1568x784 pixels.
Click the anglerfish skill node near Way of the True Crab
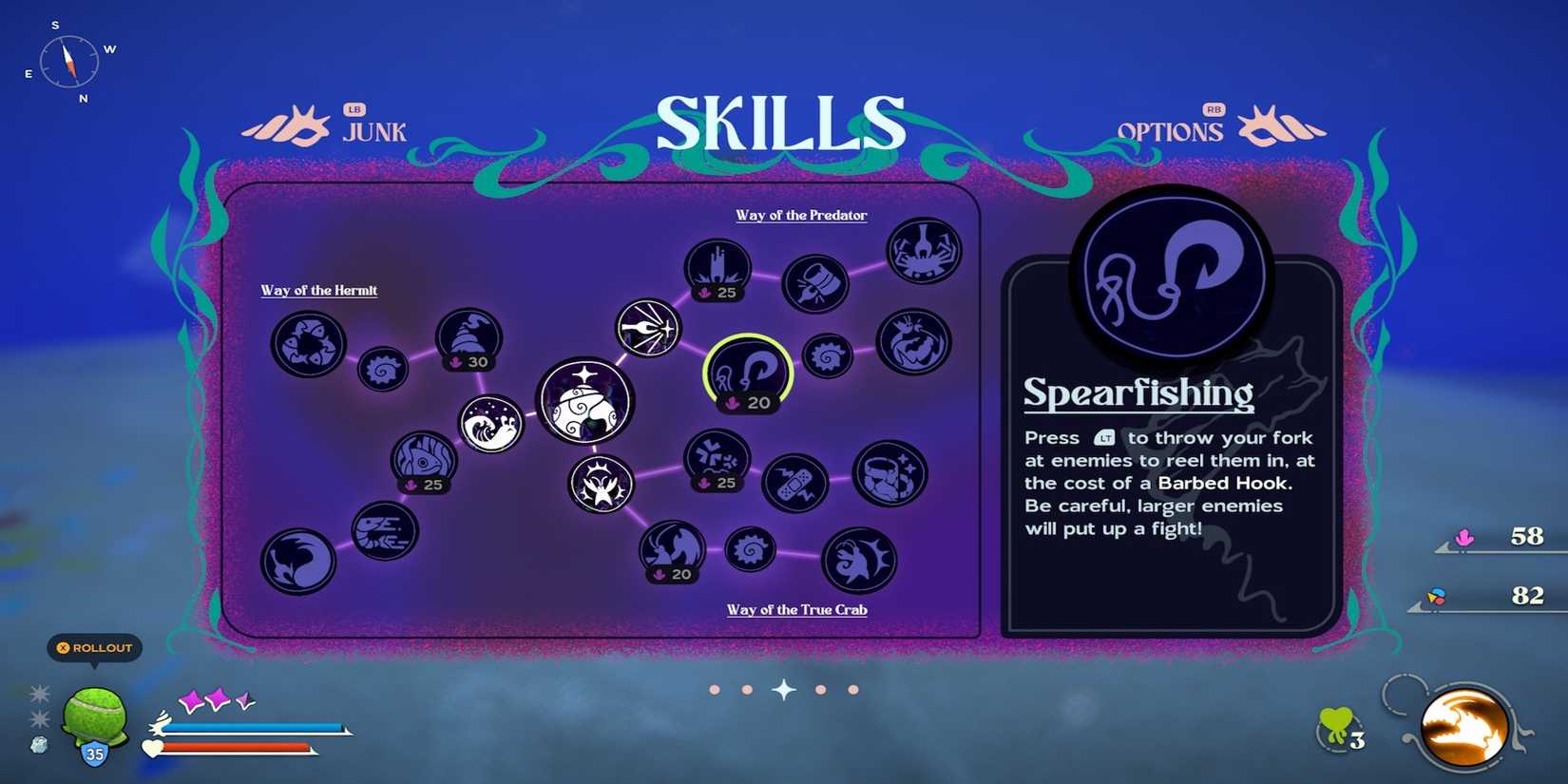click(858, 560)
